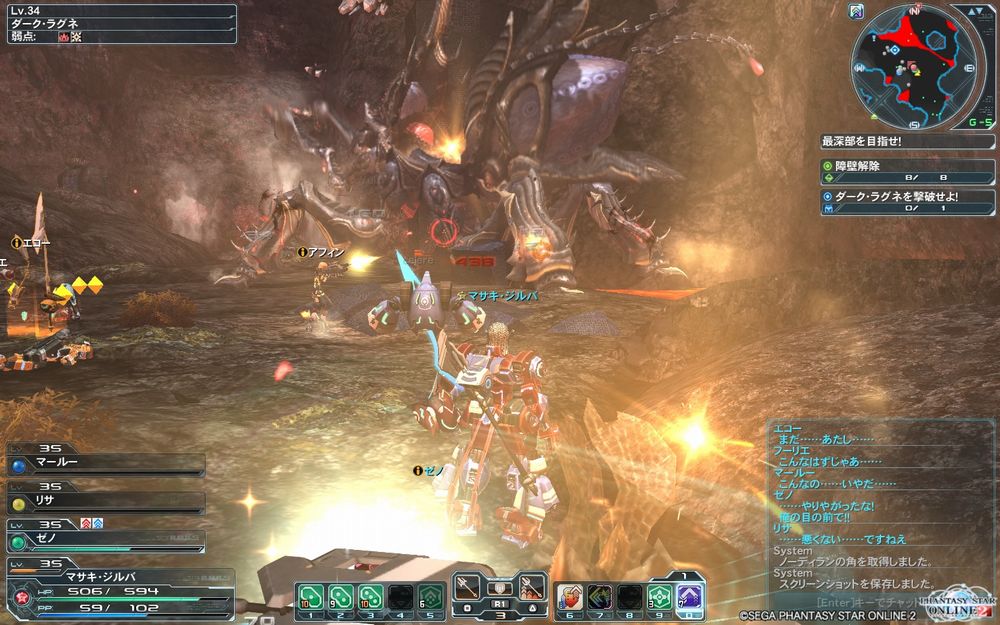1000x625 pixels.
Task: Click the buff icon beside the minimap
Action: click(856, 12)
